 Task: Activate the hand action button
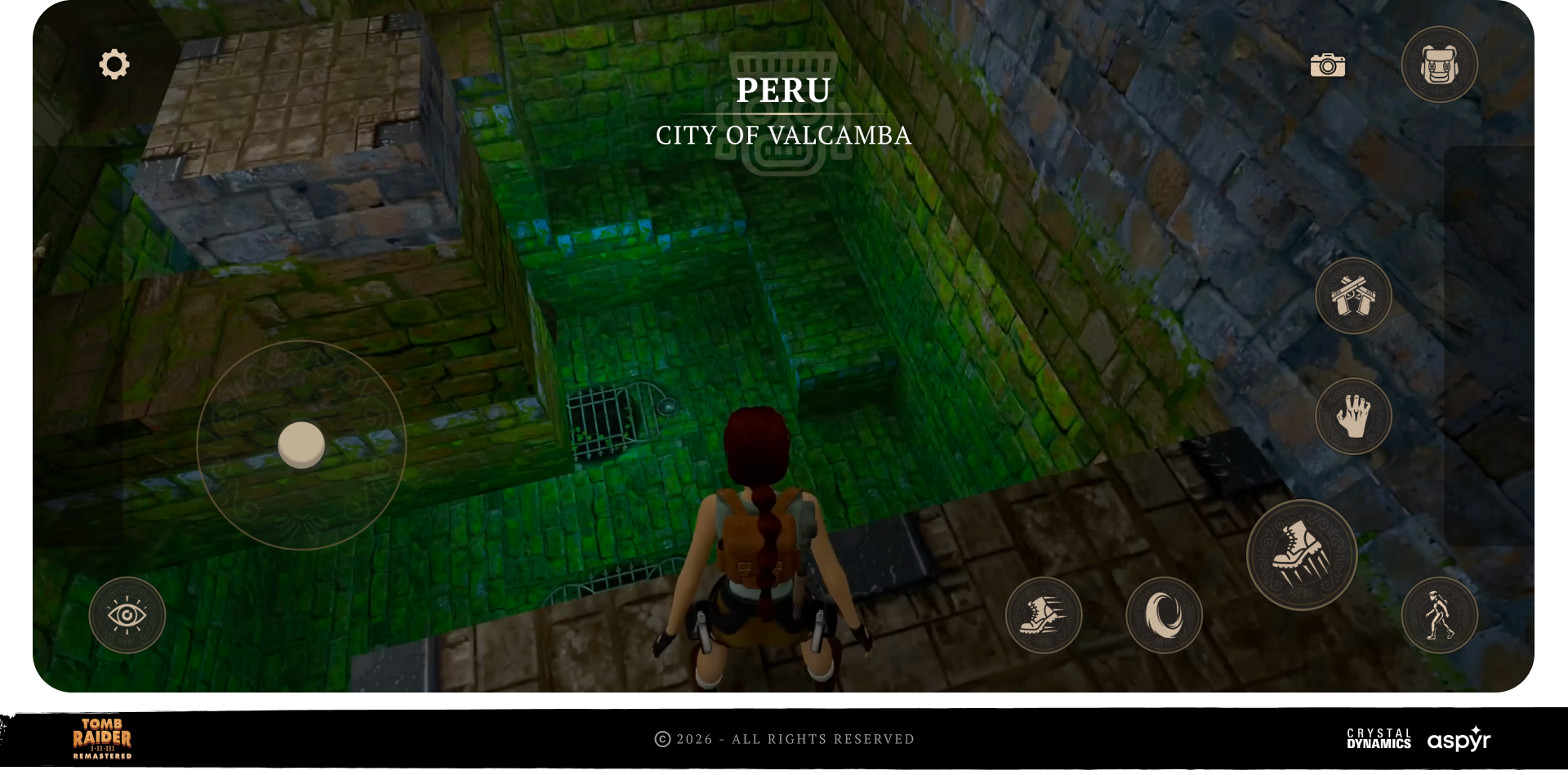pyautogui.click(x=1353, y=416)
